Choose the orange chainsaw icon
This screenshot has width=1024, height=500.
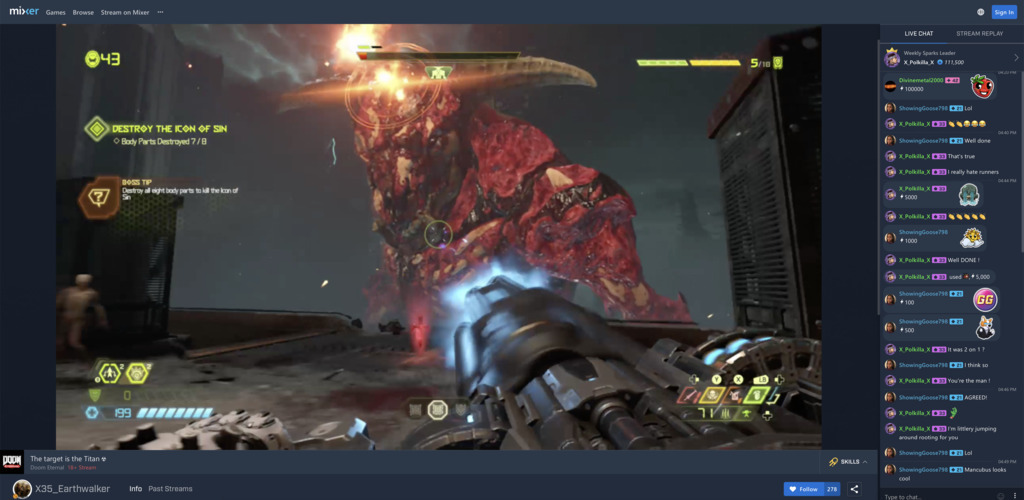pyautogui.click(x=740, y=396)
